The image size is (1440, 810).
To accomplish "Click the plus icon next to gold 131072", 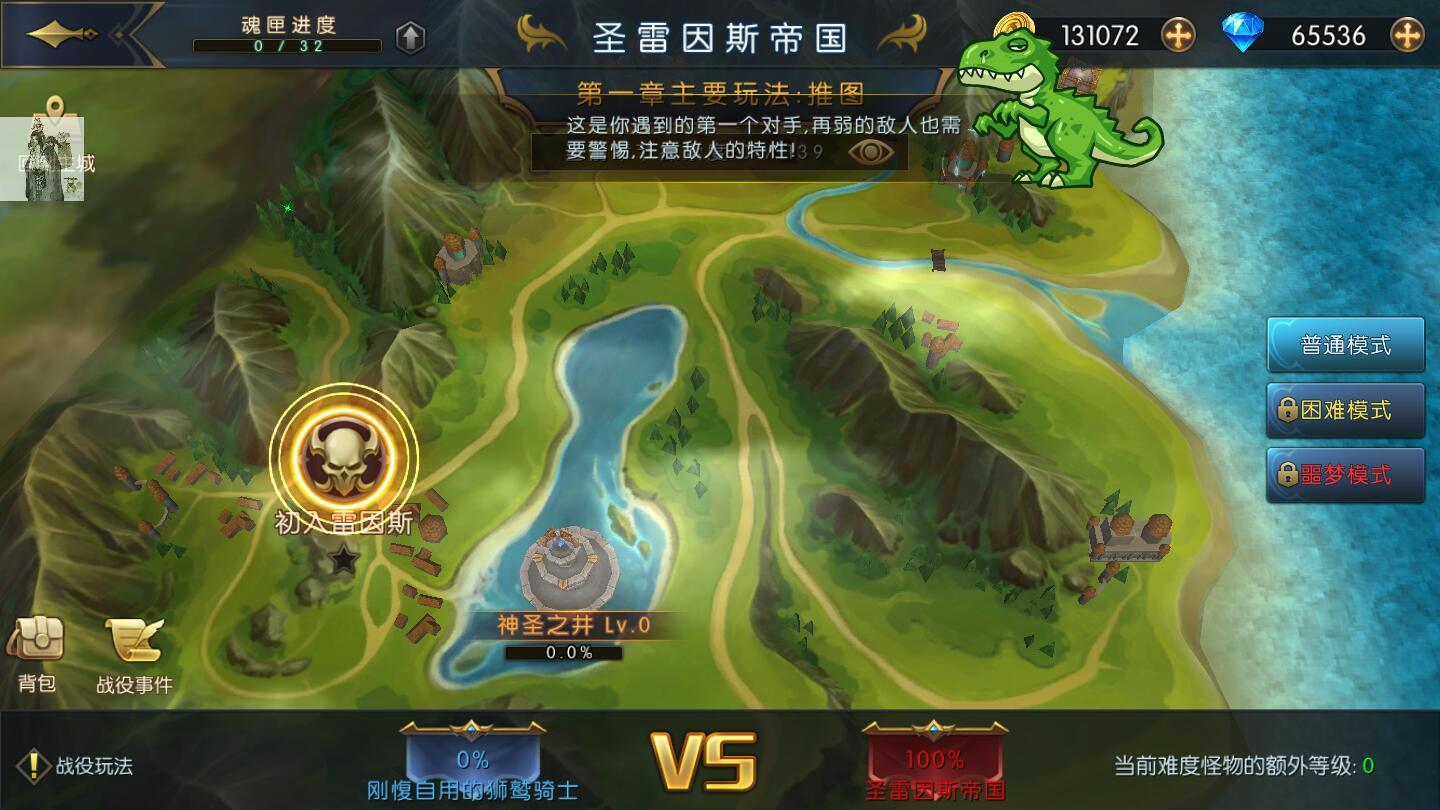I will click(1179, 33).
